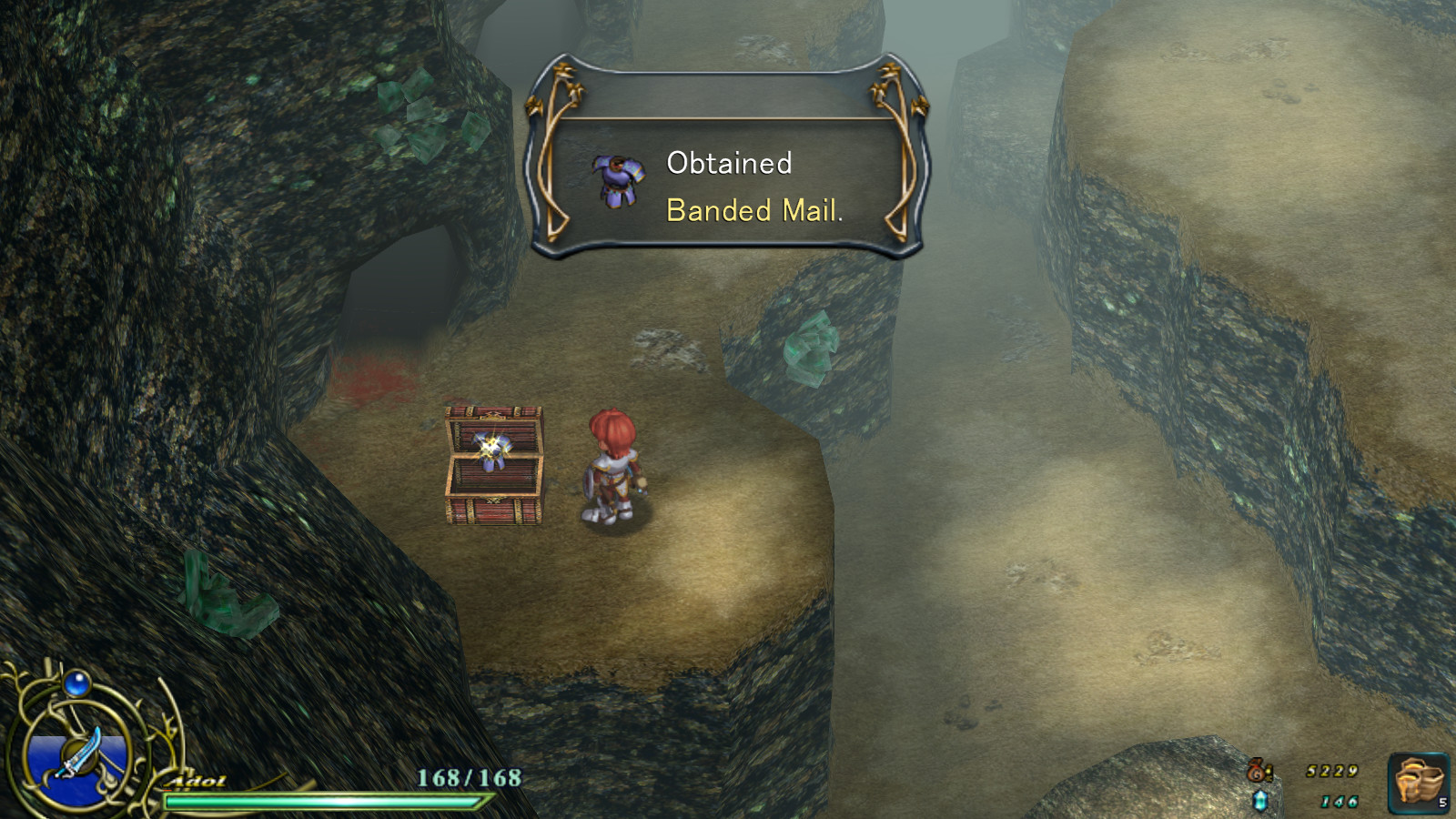Image resolution: width=1456 pixels, height=819 pixels.
Task: Click the blue orb atop the status ring
Action: click(76, 684)
